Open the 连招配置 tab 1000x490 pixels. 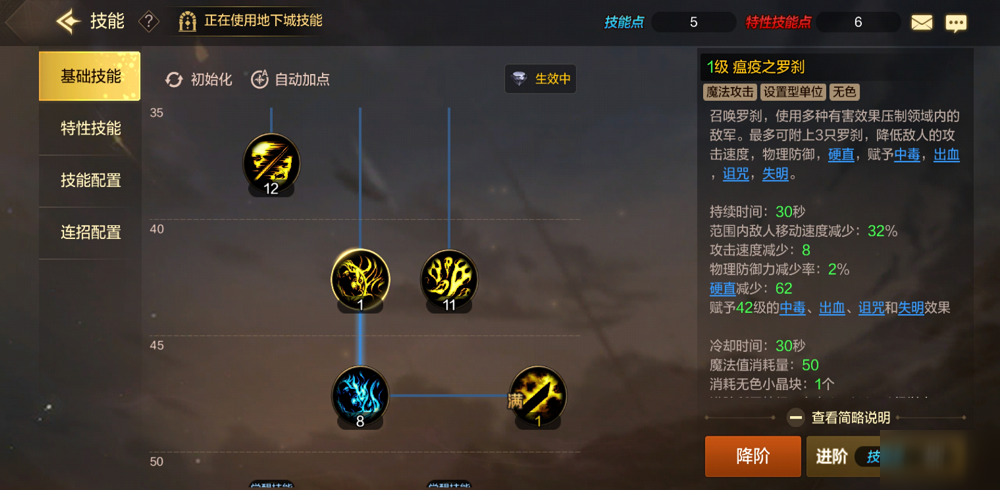click(x=90, y=233)
